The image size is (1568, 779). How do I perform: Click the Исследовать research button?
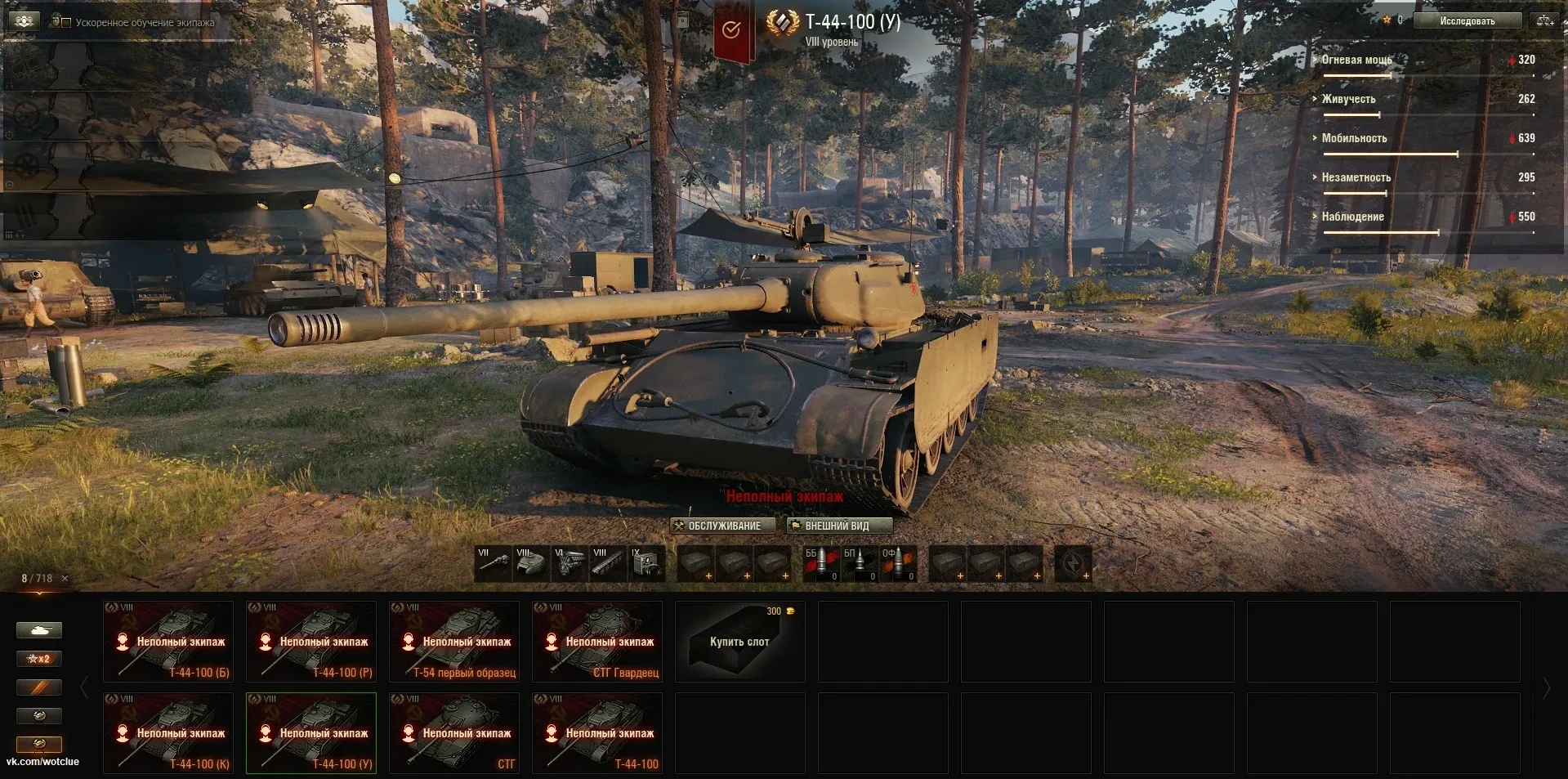[1467, 21]
